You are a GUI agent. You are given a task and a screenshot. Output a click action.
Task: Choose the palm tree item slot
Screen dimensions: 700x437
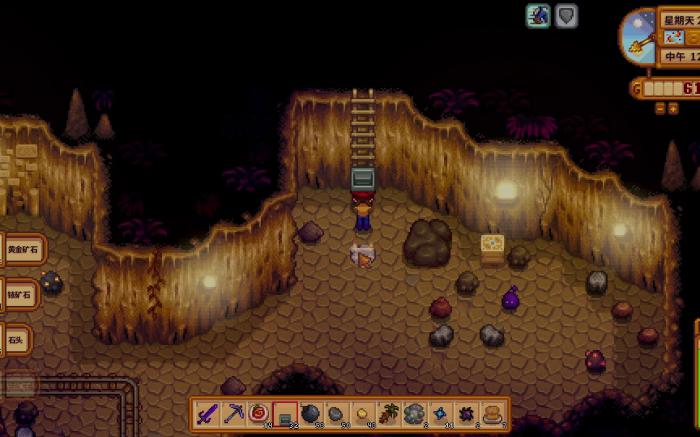coord(389,413)
